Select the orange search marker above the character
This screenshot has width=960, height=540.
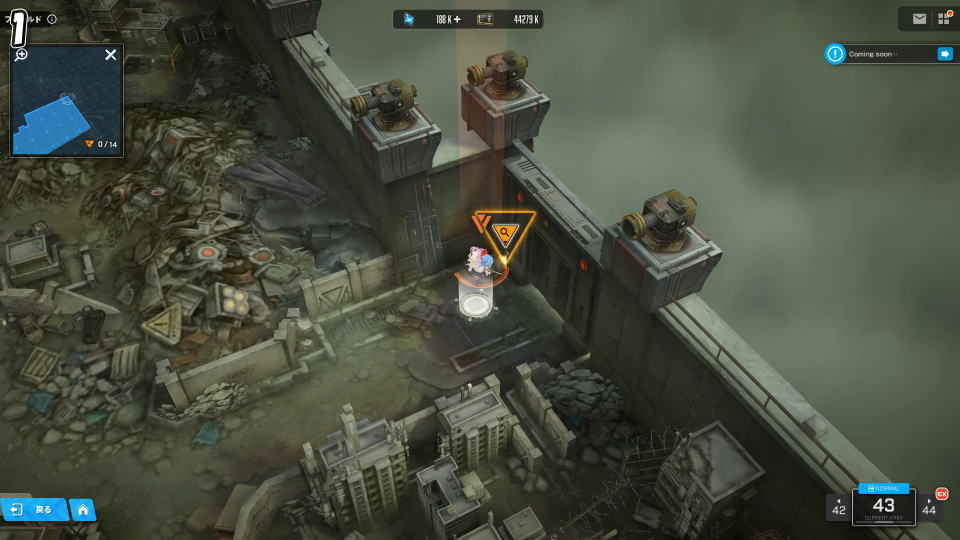[x=506, y=234]
